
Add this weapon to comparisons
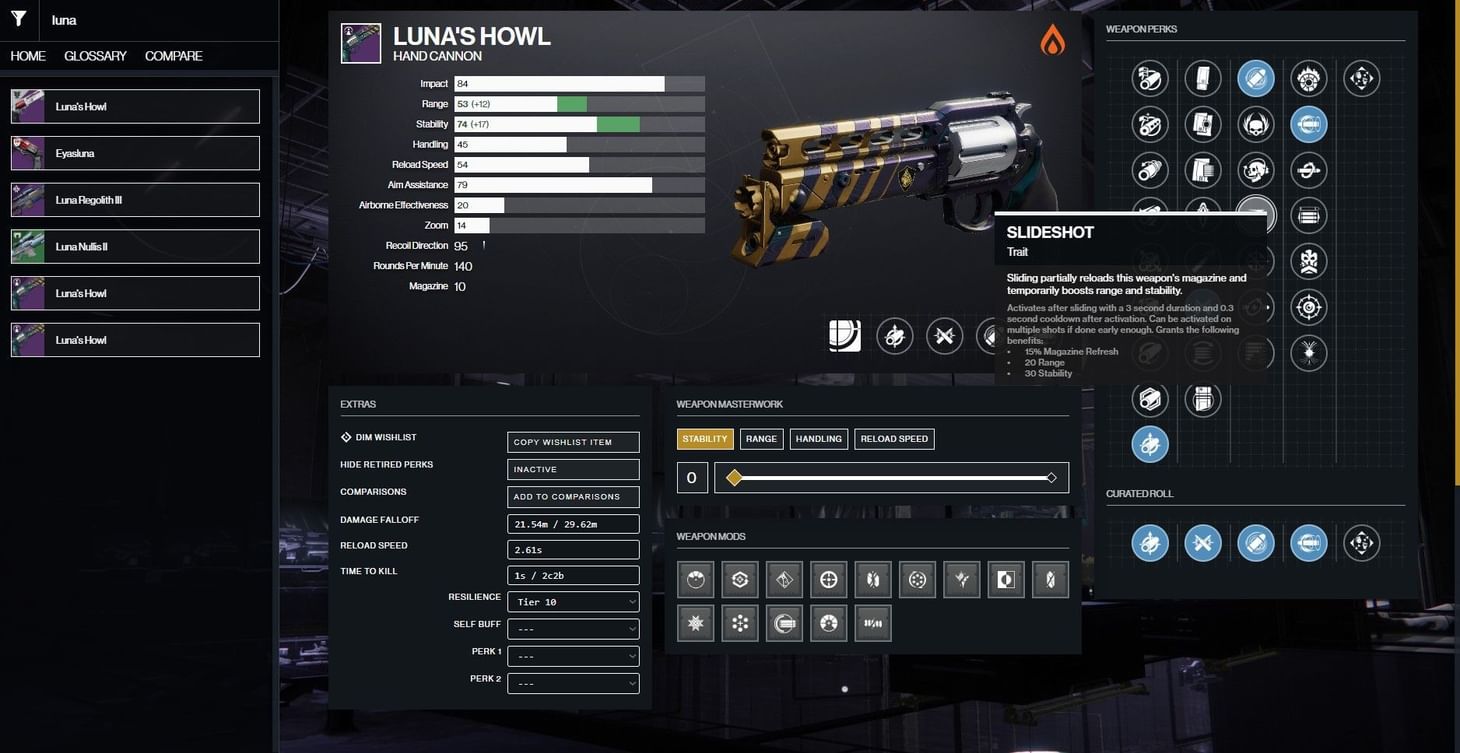572,496
